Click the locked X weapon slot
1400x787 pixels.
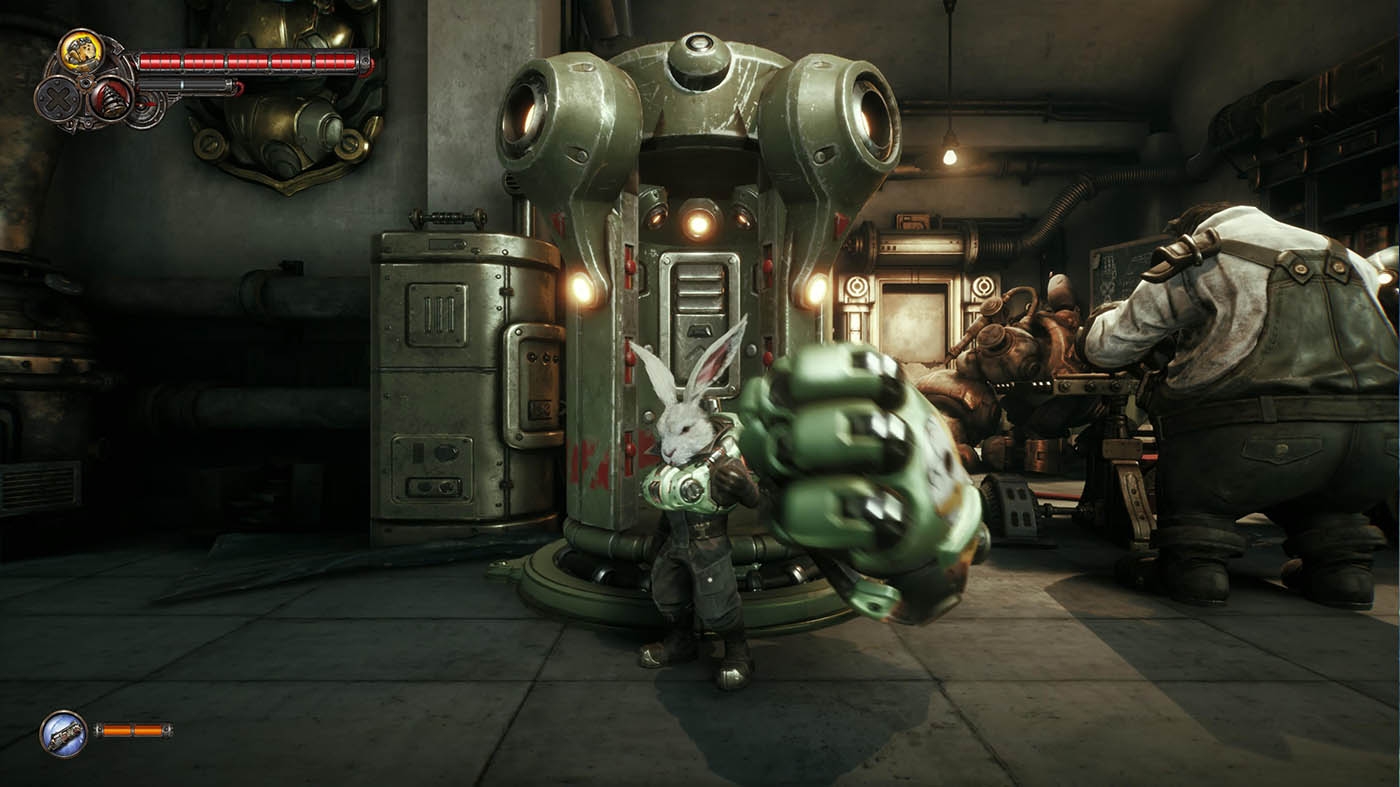[x=58, y=98]
